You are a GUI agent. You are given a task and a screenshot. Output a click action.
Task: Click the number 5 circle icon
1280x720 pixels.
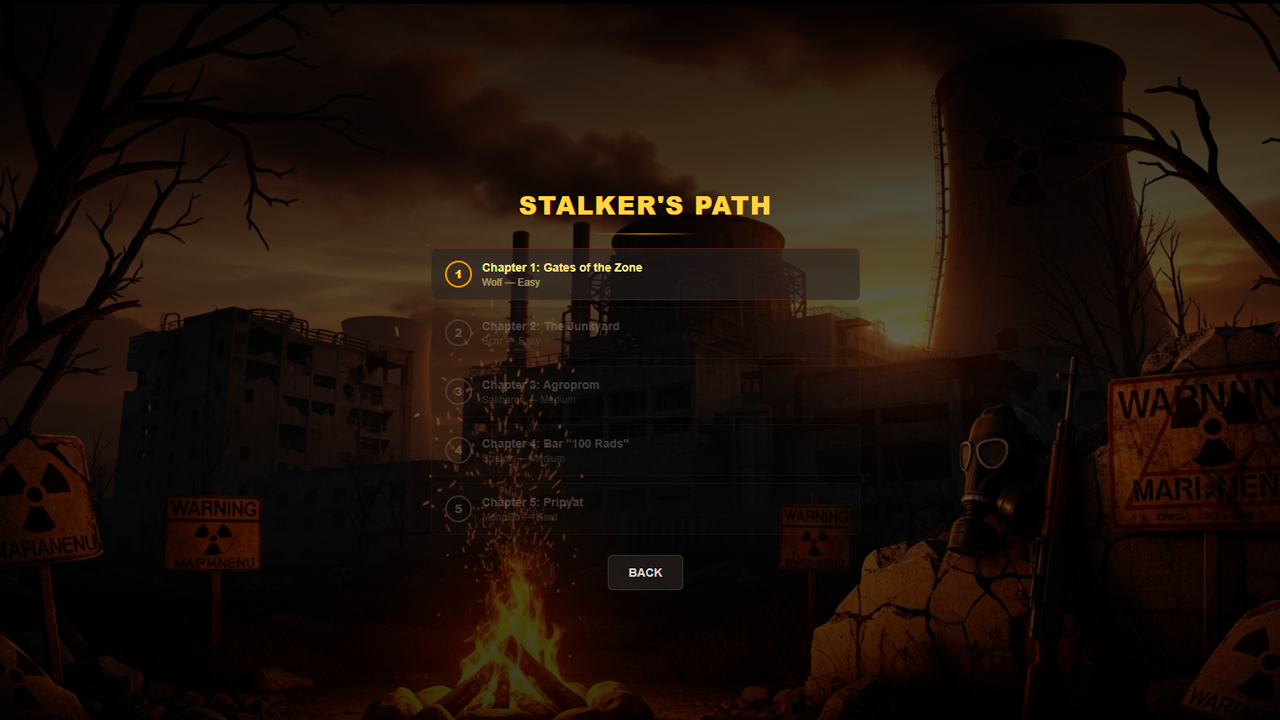pyautogui.click(x=458, y=510)
